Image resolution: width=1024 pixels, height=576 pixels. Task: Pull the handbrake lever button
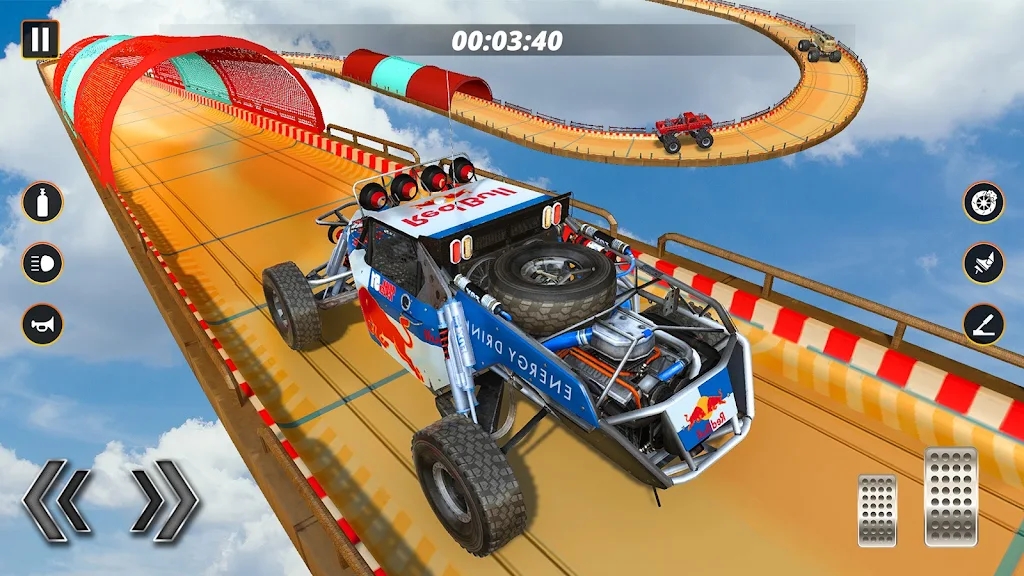point(984,325)
